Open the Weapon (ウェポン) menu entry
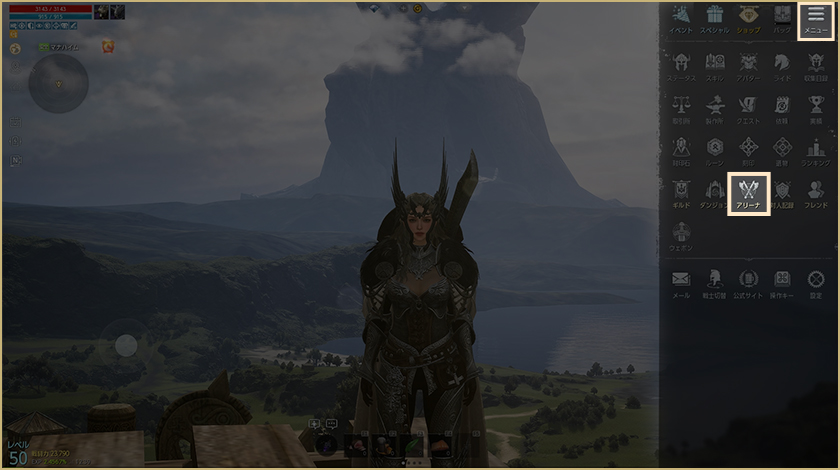The width and height of the screenshot is (840, 470). [681, 234]
